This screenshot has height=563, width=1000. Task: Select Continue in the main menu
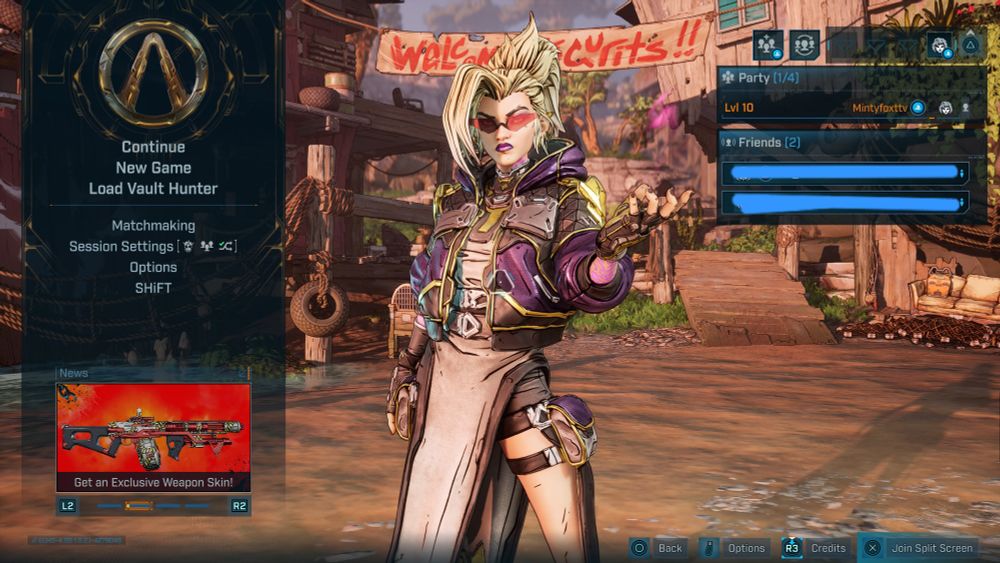coord(153,147)
